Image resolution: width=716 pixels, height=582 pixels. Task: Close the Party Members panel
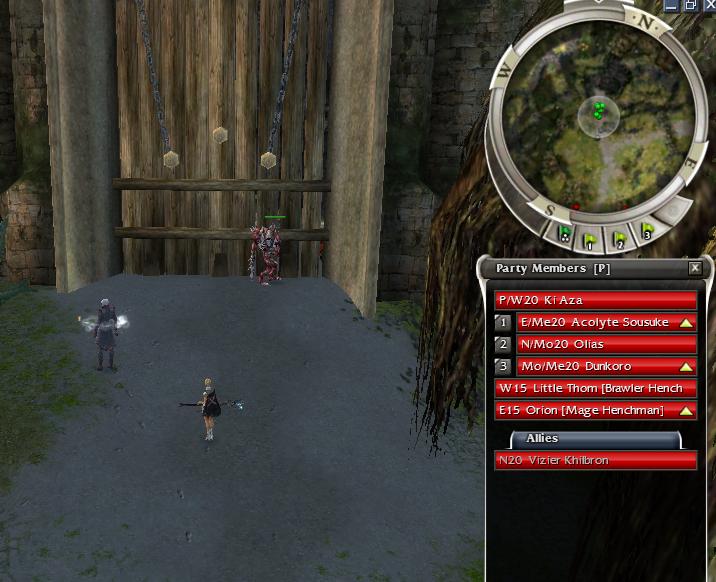(x=695, y=268)
